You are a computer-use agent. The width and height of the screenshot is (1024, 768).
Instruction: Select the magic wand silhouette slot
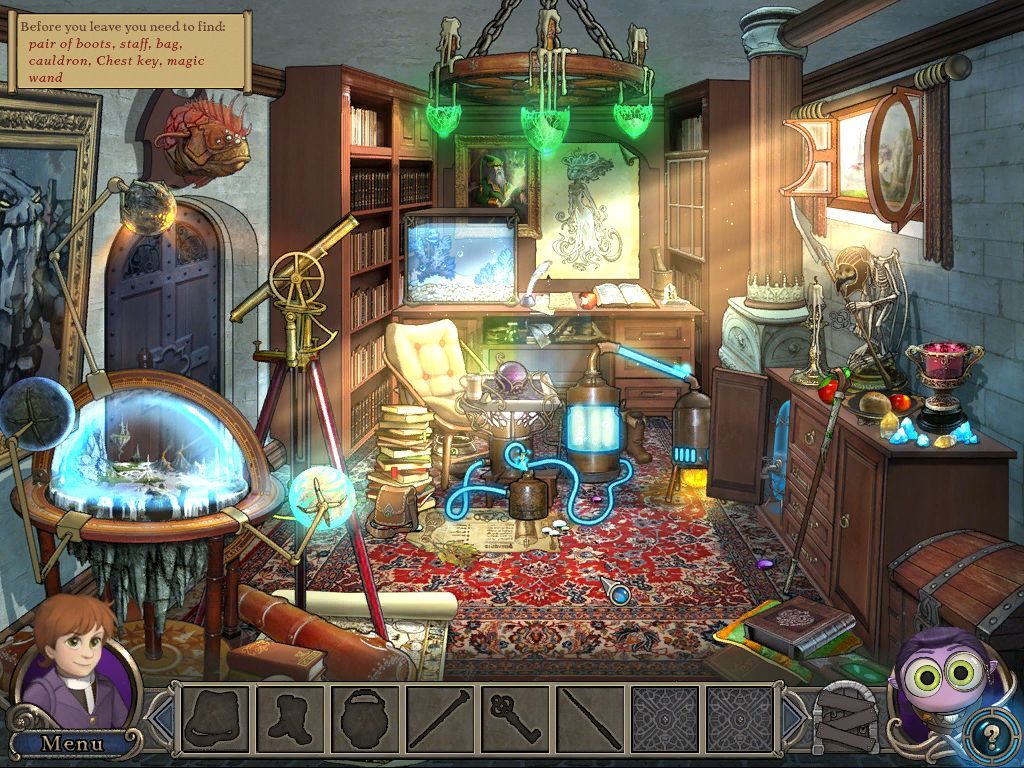[590, 718]
